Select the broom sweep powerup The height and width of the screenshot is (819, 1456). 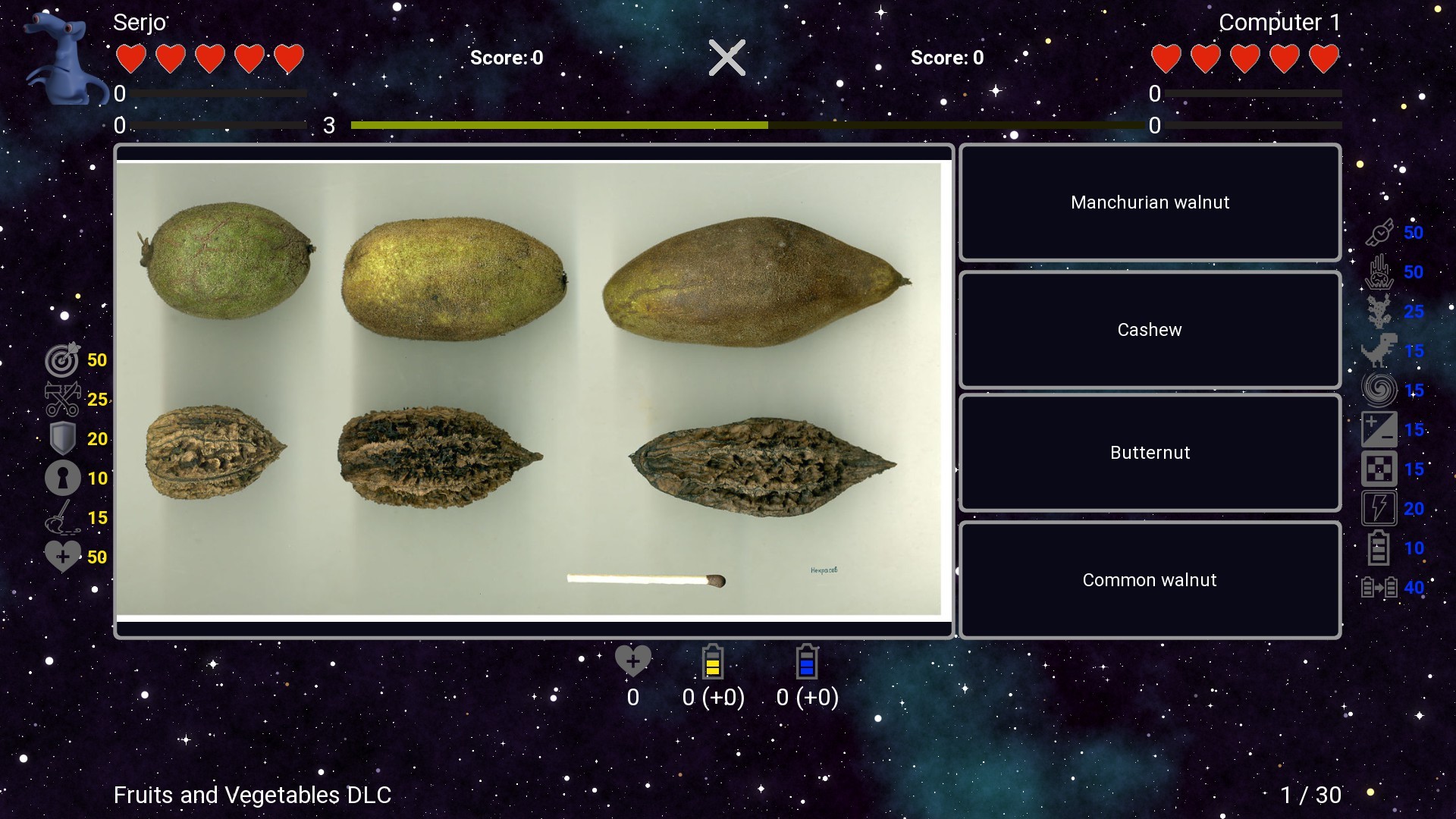point(64,517)
